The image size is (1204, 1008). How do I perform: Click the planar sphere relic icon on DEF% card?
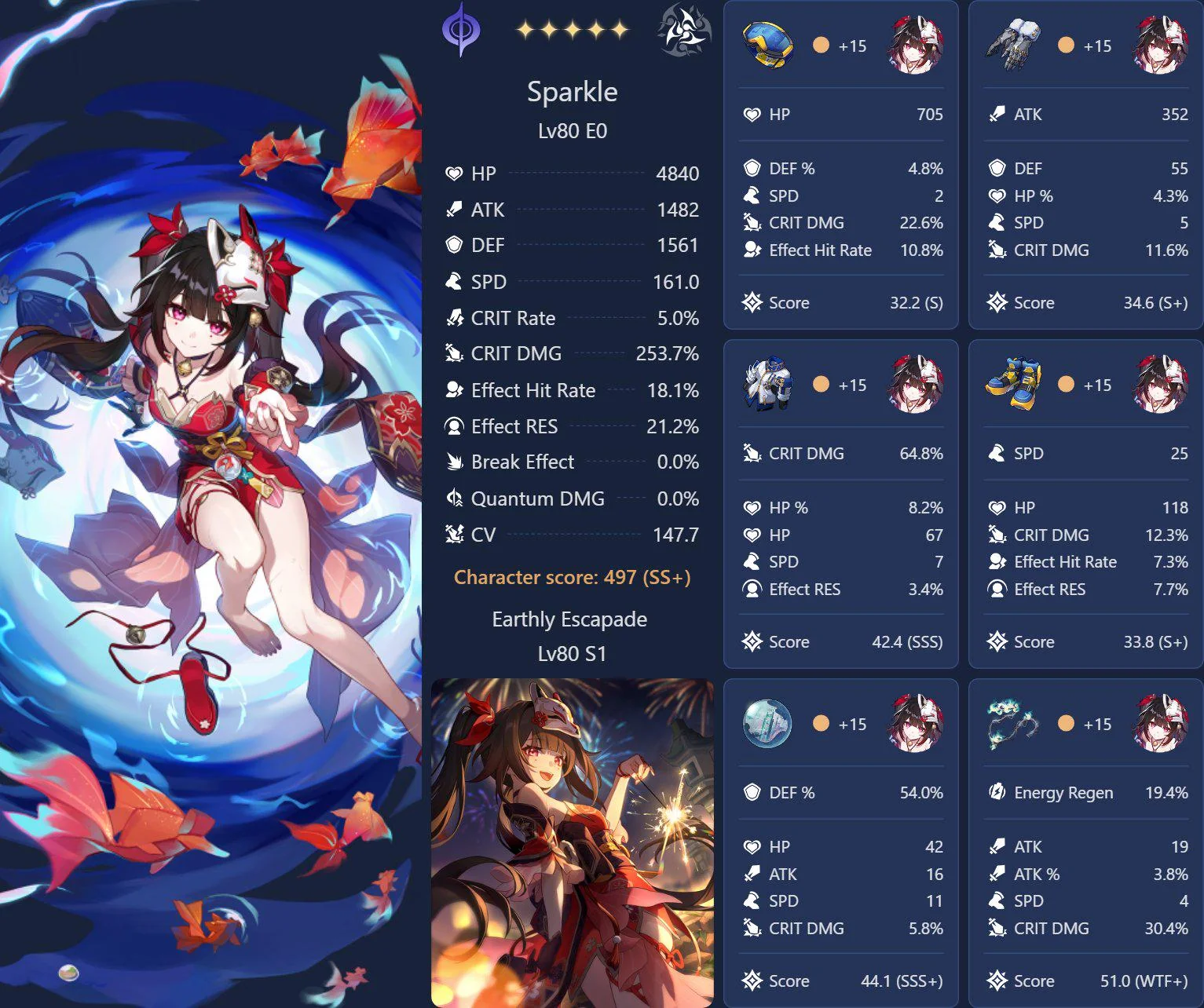(767, 724)
